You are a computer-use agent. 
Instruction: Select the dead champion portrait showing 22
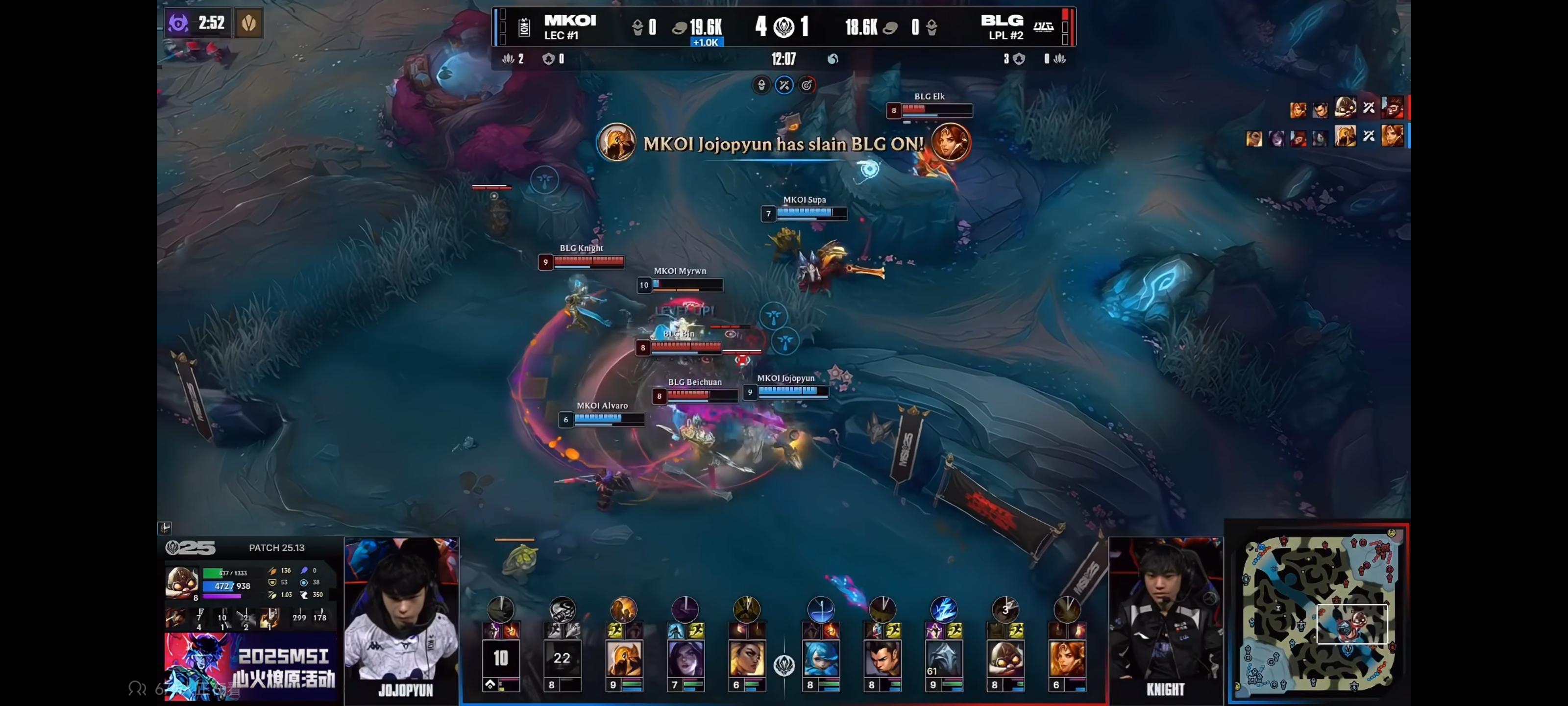point(562,658)
